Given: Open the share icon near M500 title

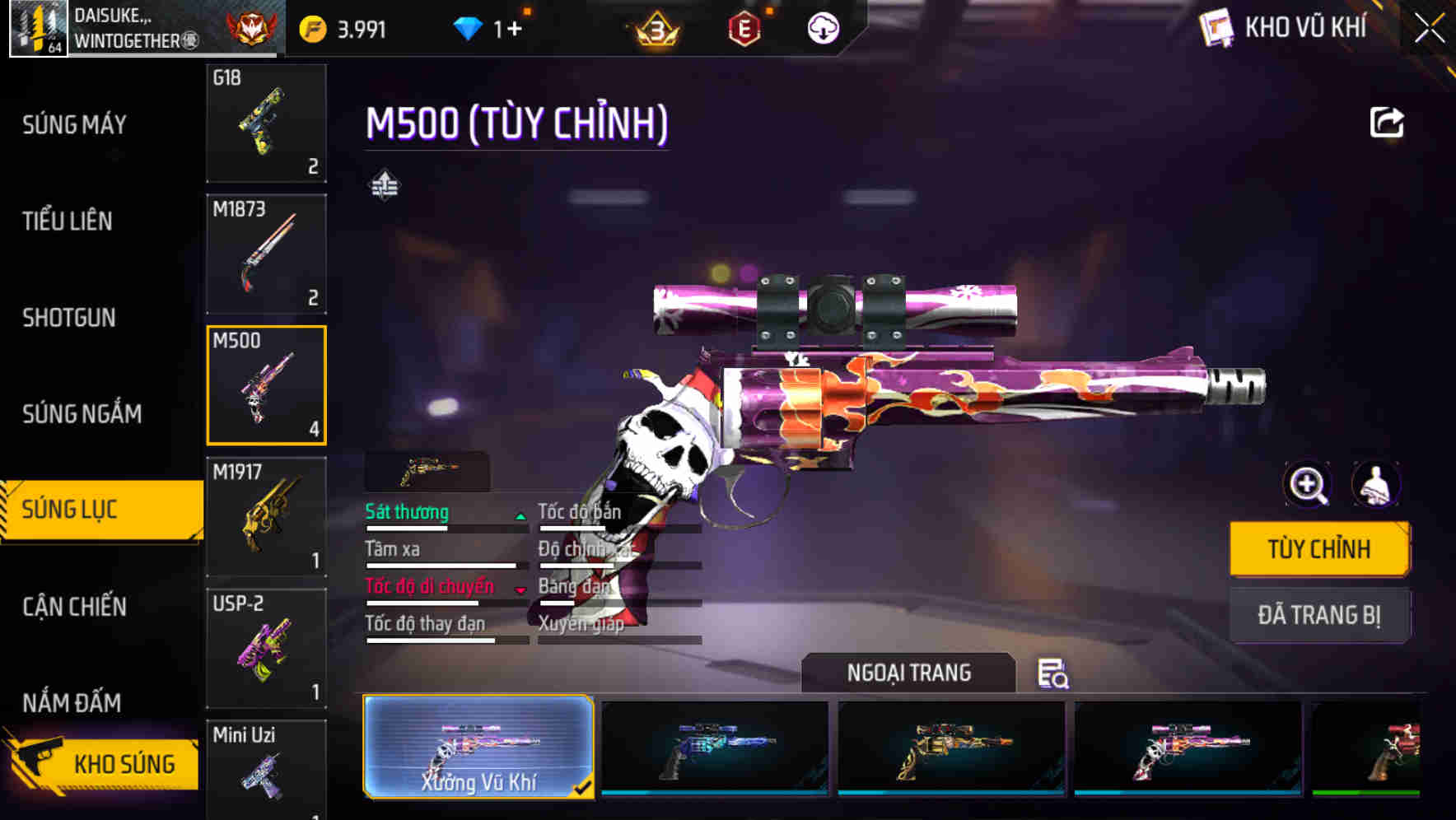Looking at the screenshot, I should [1387, 121].
